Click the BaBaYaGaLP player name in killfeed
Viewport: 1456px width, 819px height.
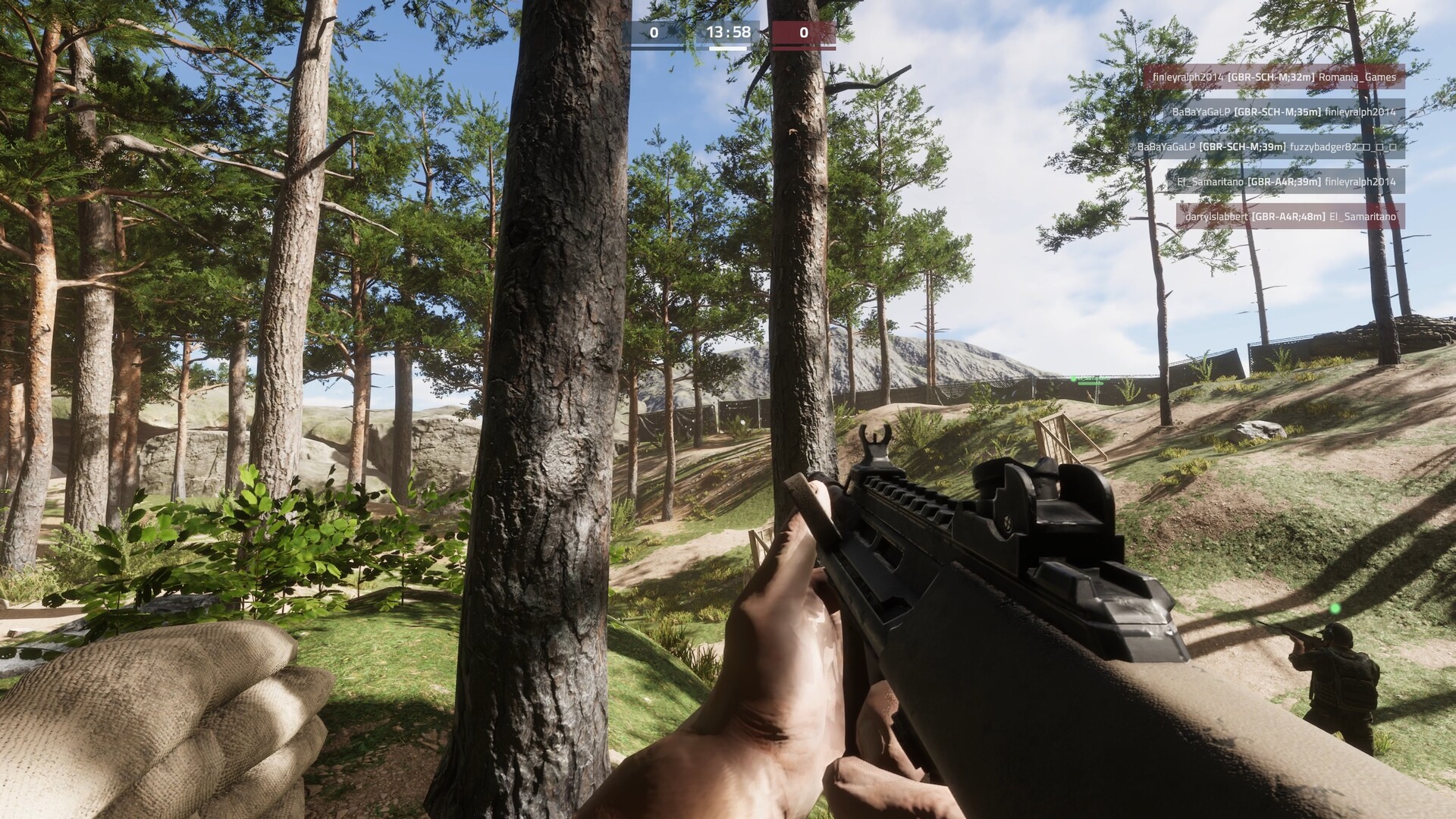point(1202,113)
